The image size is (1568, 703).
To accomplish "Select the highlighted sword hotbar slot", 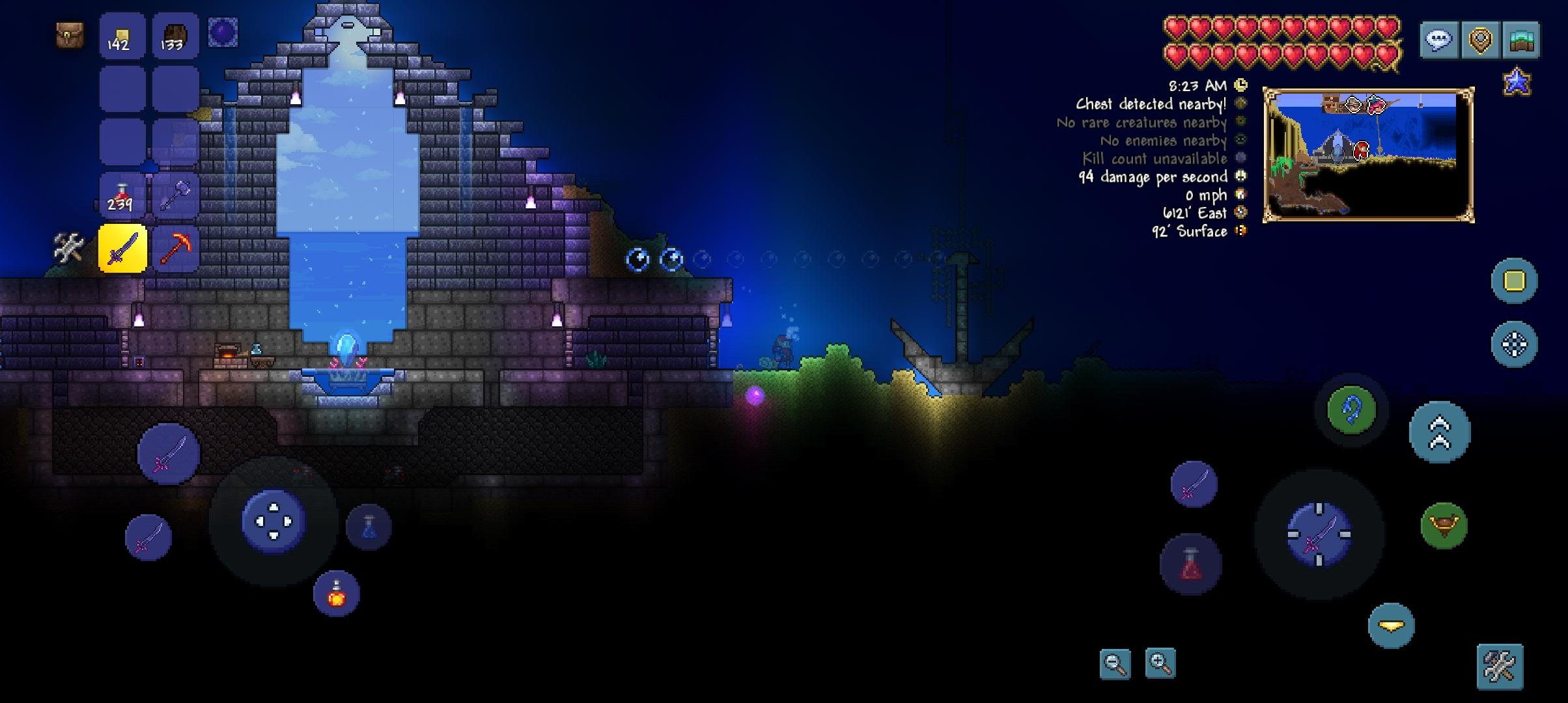I will pyautogui.click(x=122, y=248).
